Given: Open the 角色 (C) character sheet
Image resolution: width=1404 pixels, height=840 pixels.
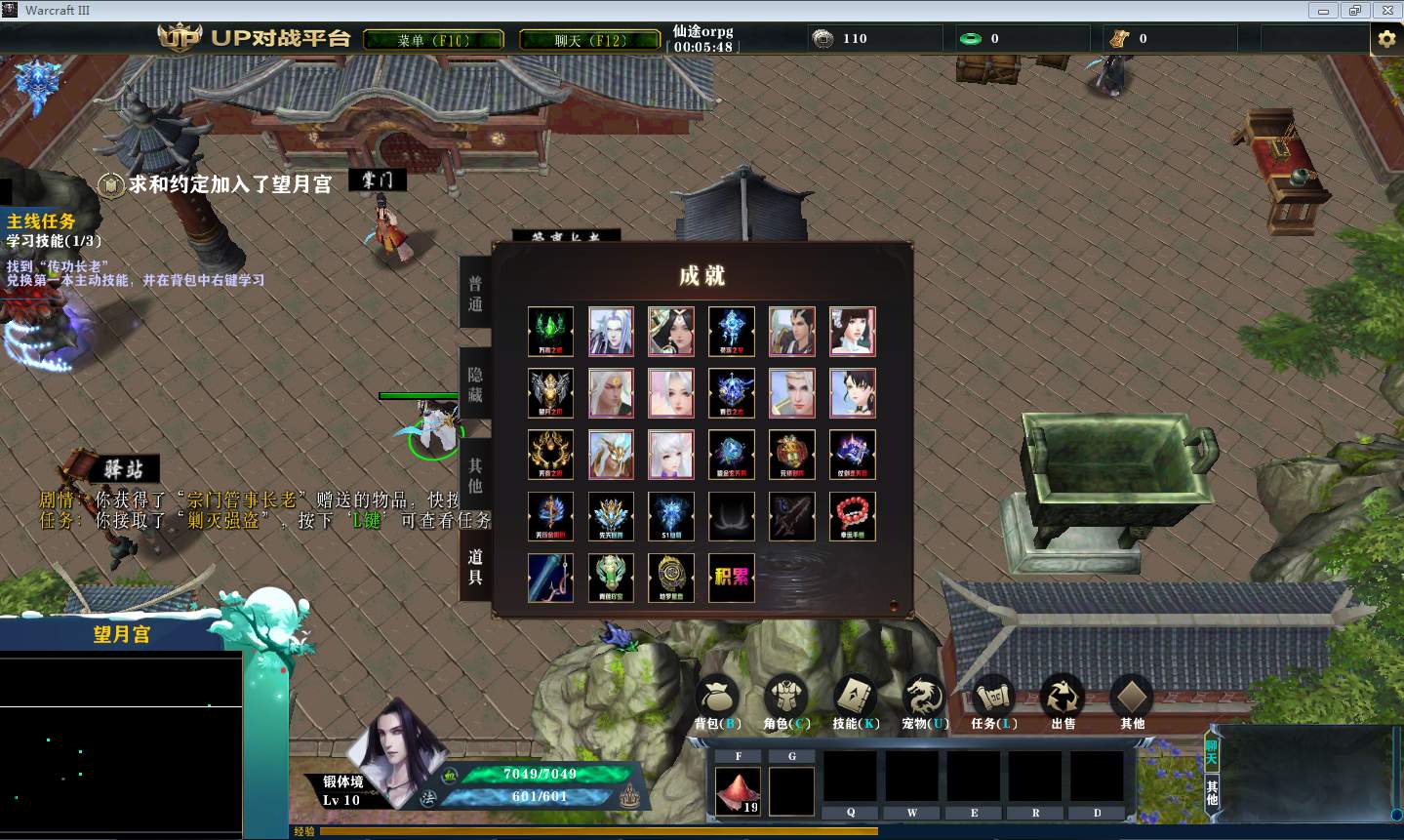Looking at the screenshot, I should [x=786, y=702].
